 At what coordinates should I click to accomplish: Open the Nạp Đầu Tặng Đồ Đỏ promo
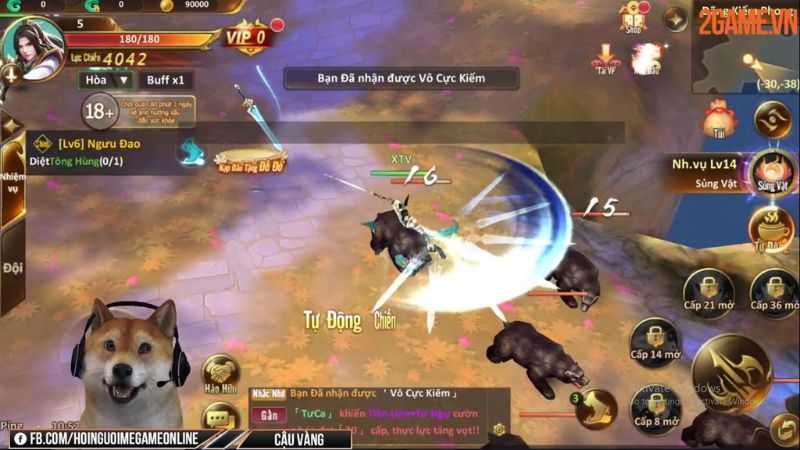(x=250, y=159)
